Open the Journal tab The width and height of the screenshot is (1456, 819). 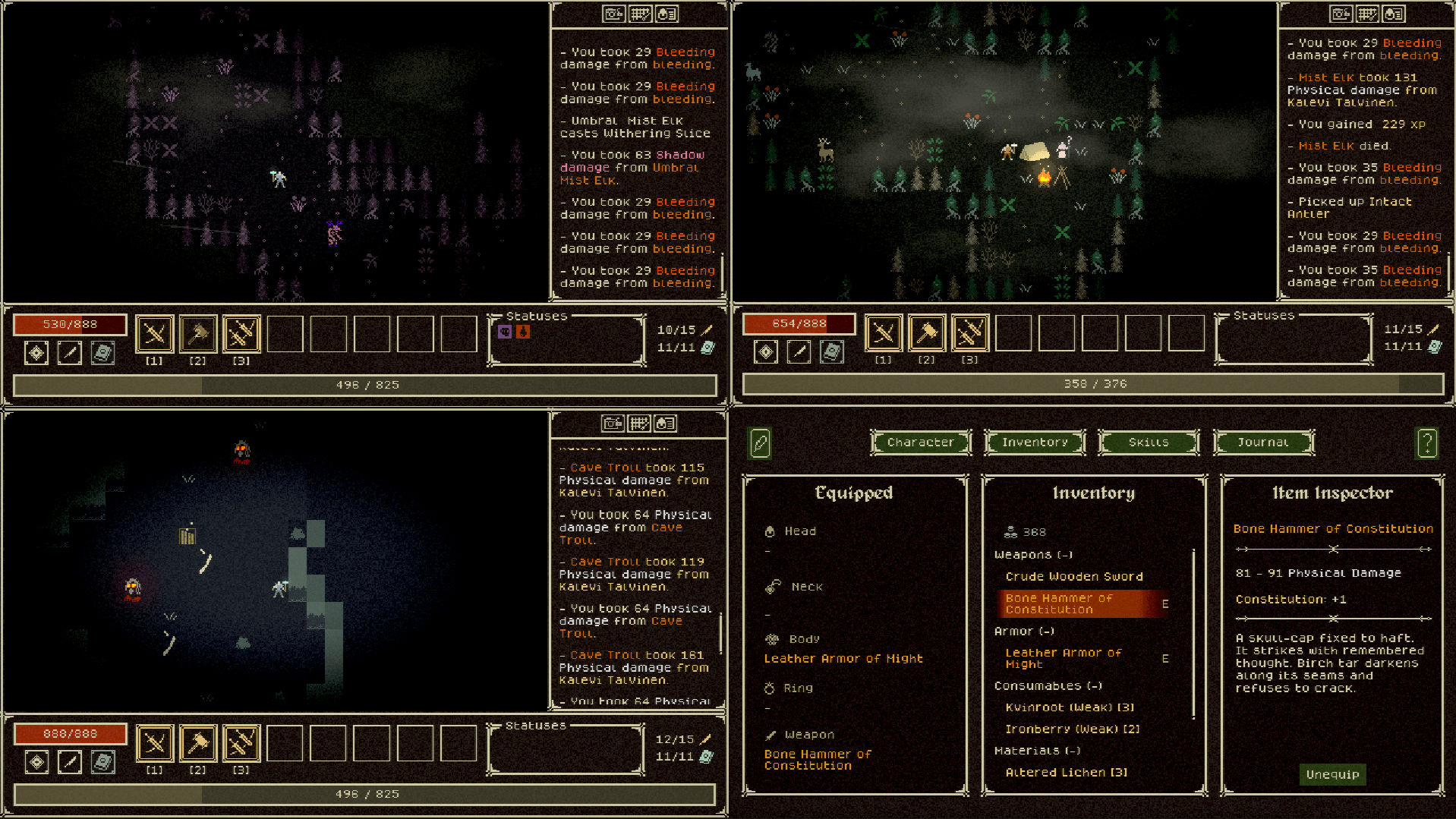[x=1262, y=442]
